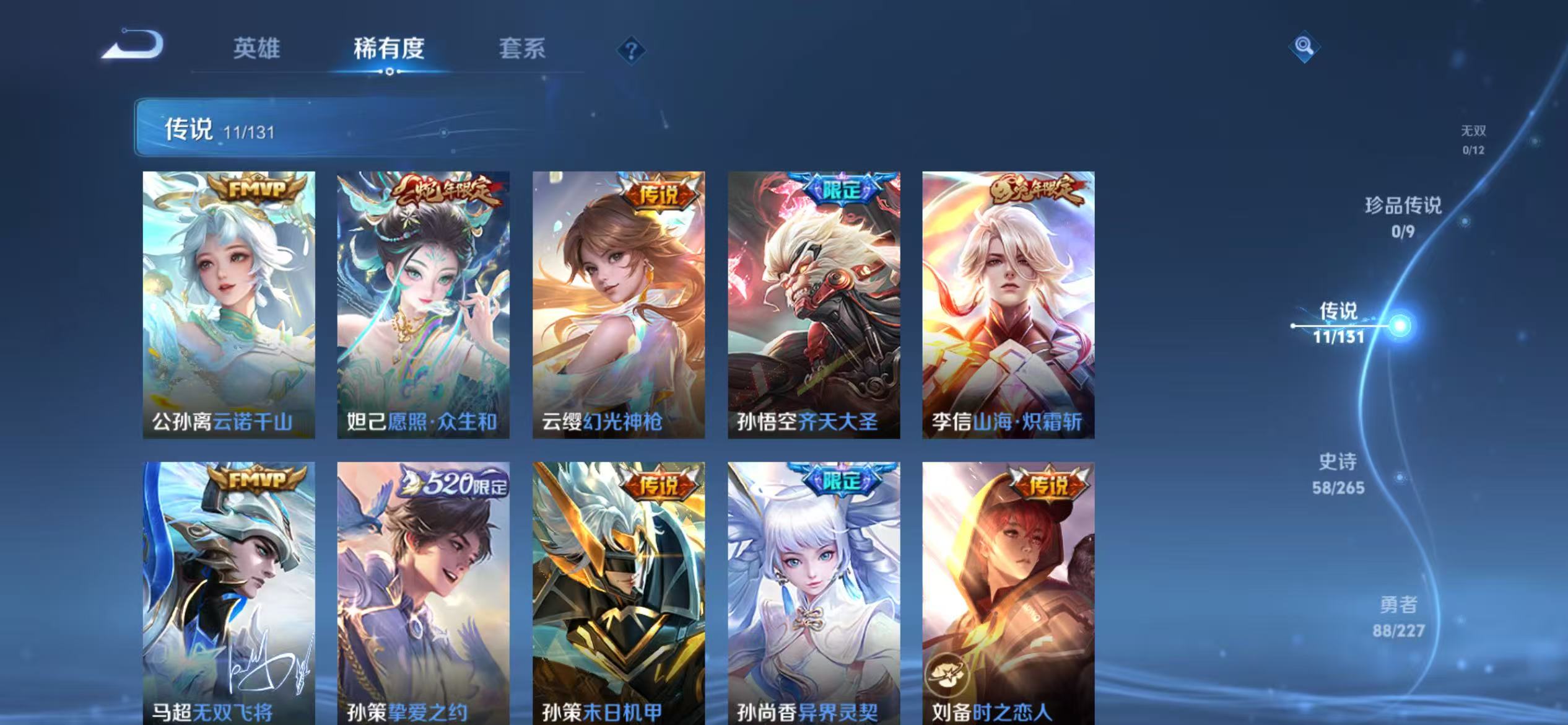Switch to the 英雄 tab
This screenshot has height=725, width=1568.
click(257, 50)
